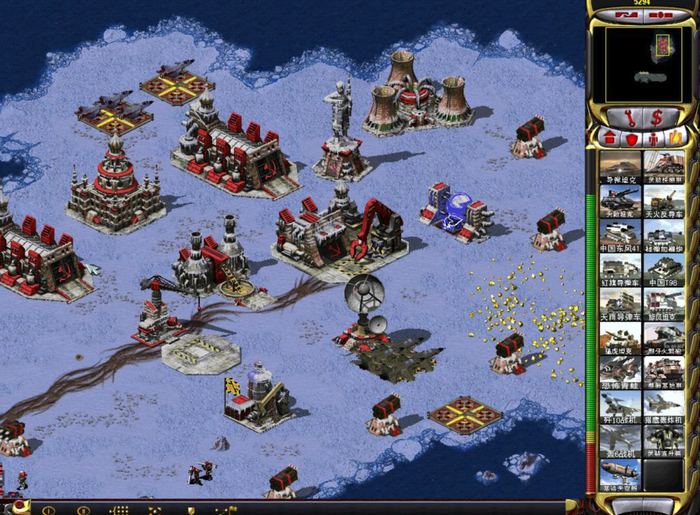Click the radar minimap
700x515 pixels.
coord(642,64)
